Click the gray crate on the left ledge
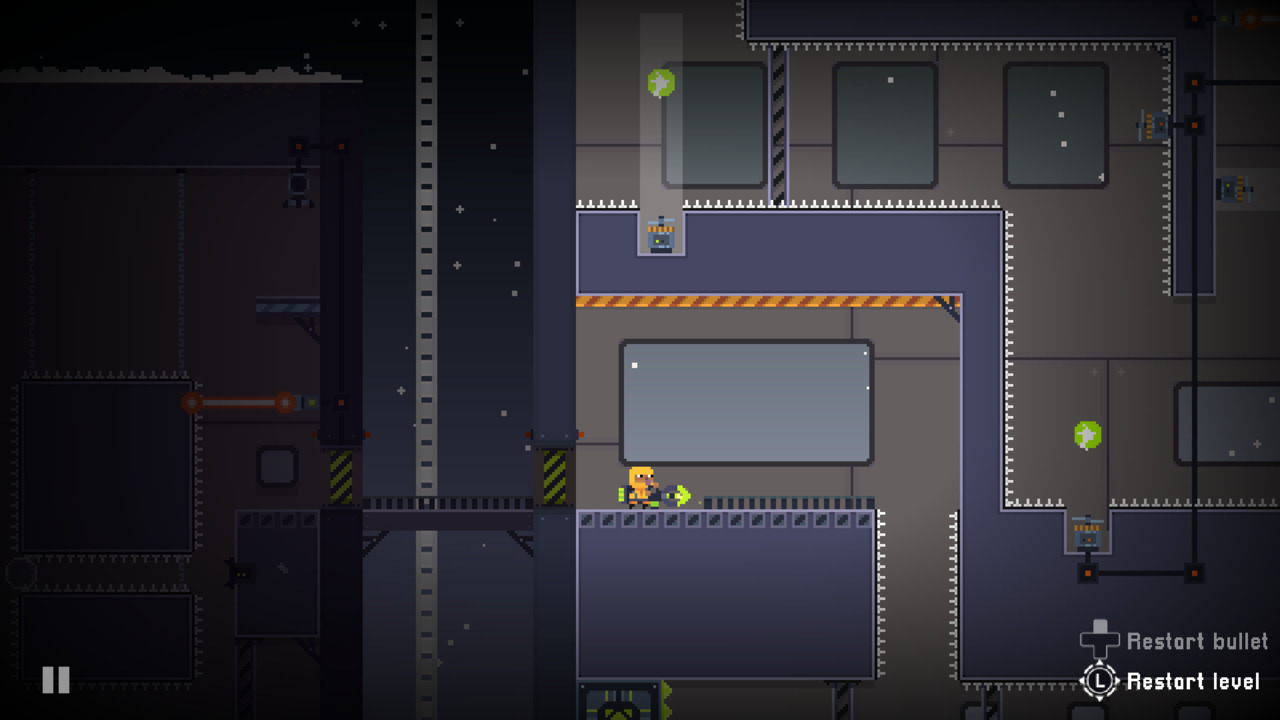Screen dimensions: 1280x720 [277, 466]
